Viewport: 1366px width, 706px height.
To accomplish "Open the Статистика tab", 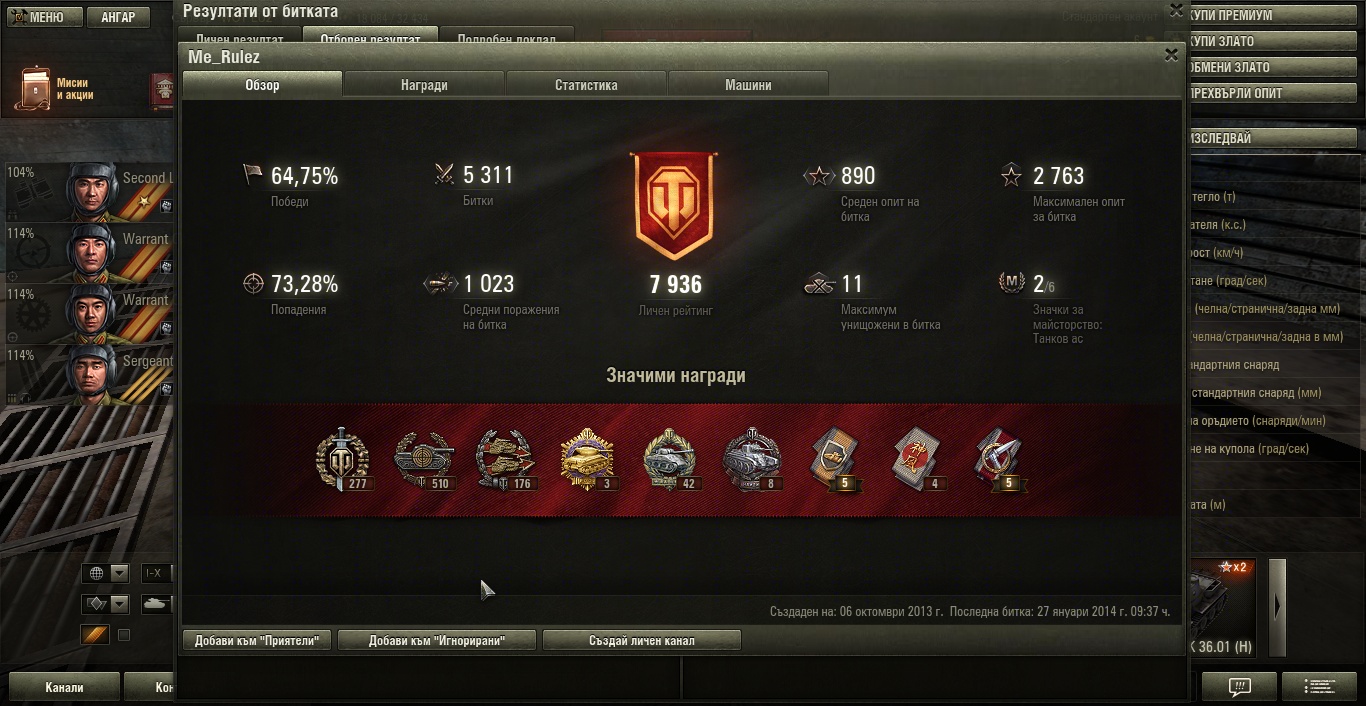I will click(586, 85).
